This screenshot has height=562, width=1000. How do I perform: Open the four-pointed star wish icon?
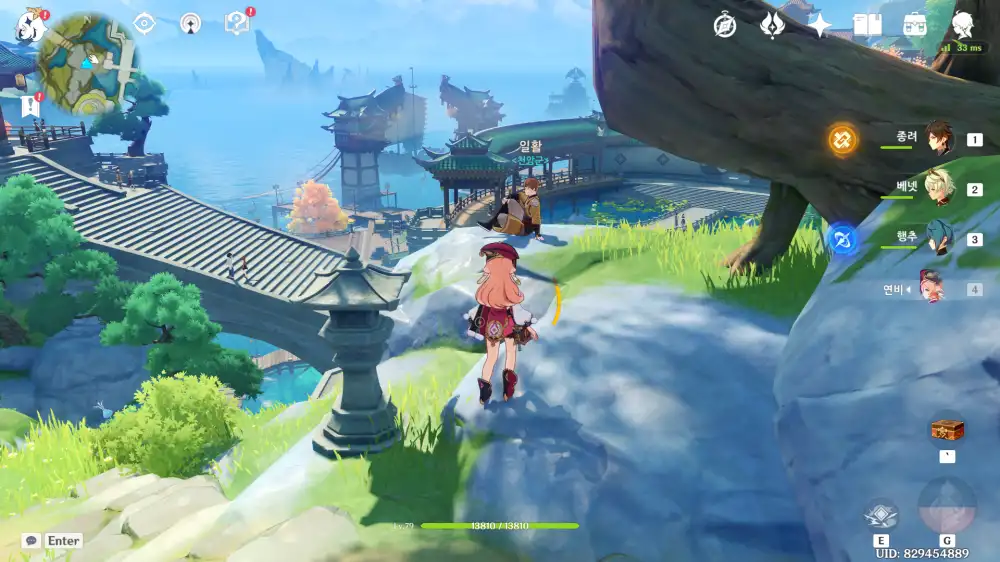point(820,26)
